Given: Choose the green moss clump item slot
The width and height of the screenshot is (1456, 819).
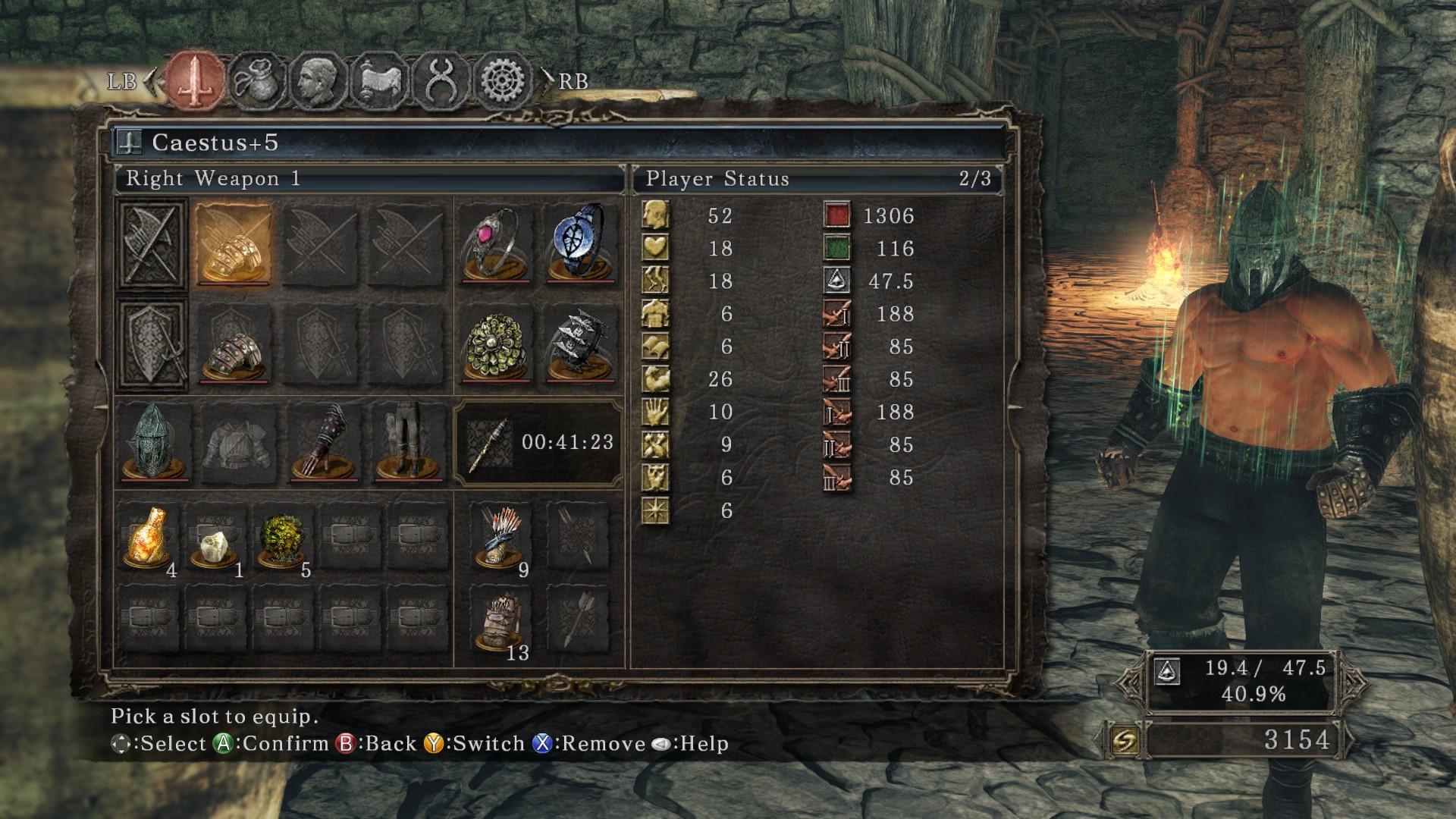Looking at the screenshot, I should click(x=282, y=537).
